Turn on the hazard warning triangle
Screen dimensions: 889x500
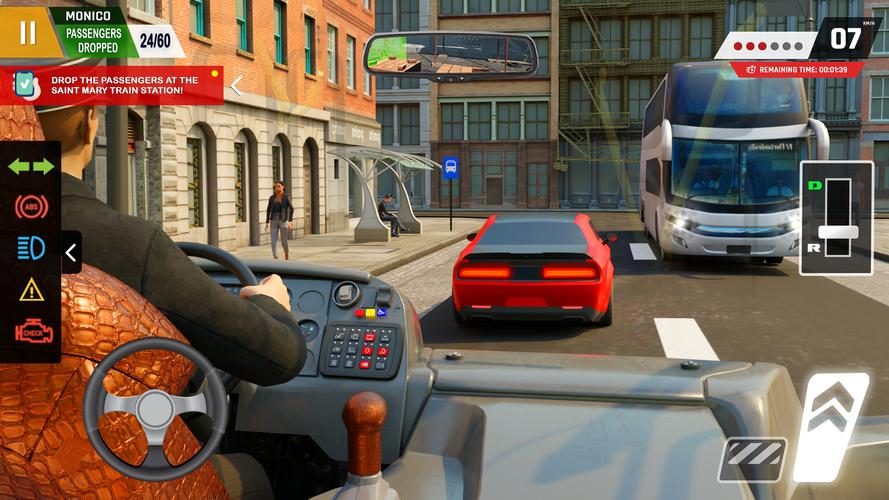pyautogui.click(x=31, y=290)
